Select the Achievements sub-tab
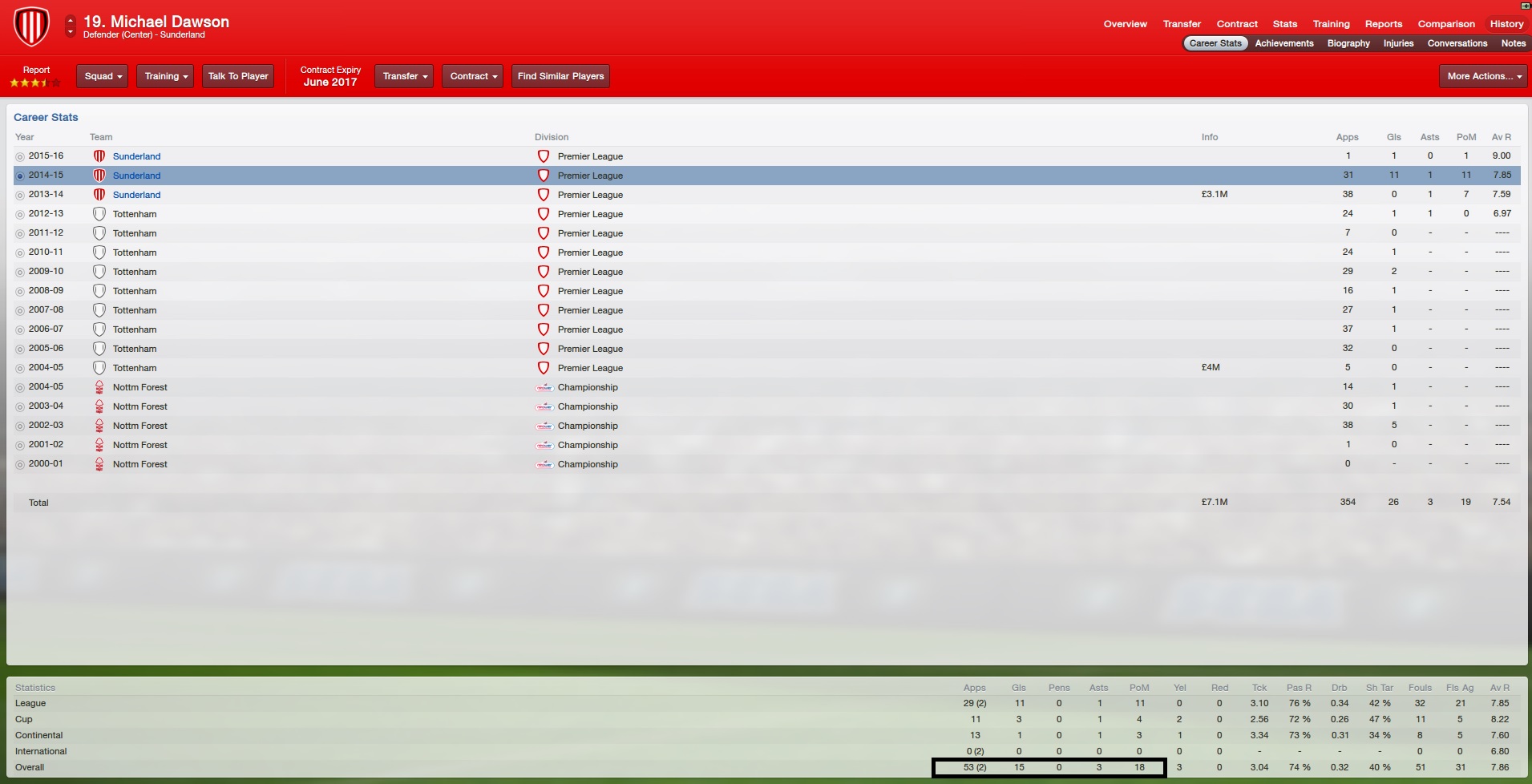The height and width of the screenshot is (784, 1532). 1283,43
